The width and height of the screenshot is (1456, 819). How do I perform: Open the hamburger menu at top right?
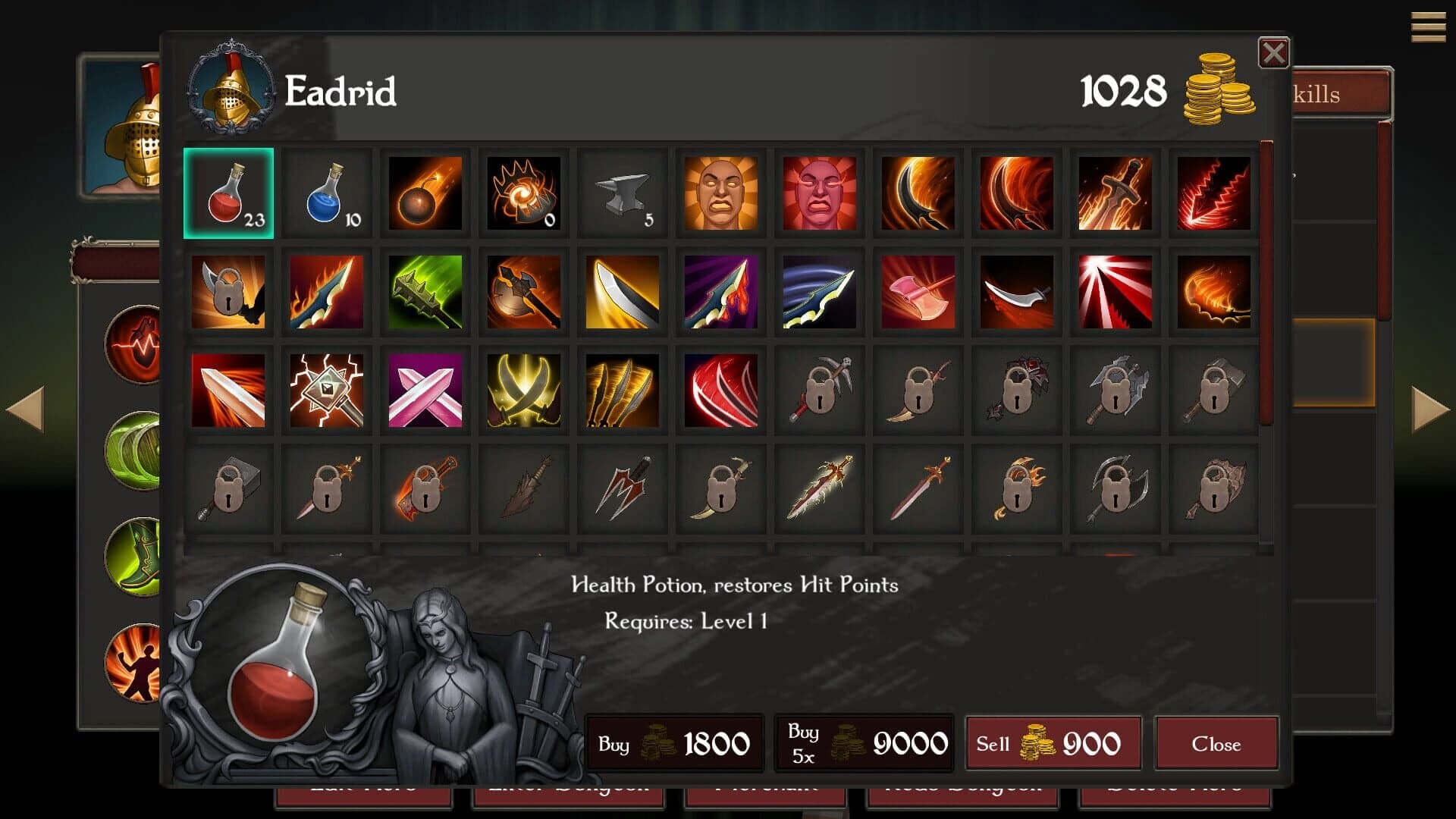tap(1429, 27)
